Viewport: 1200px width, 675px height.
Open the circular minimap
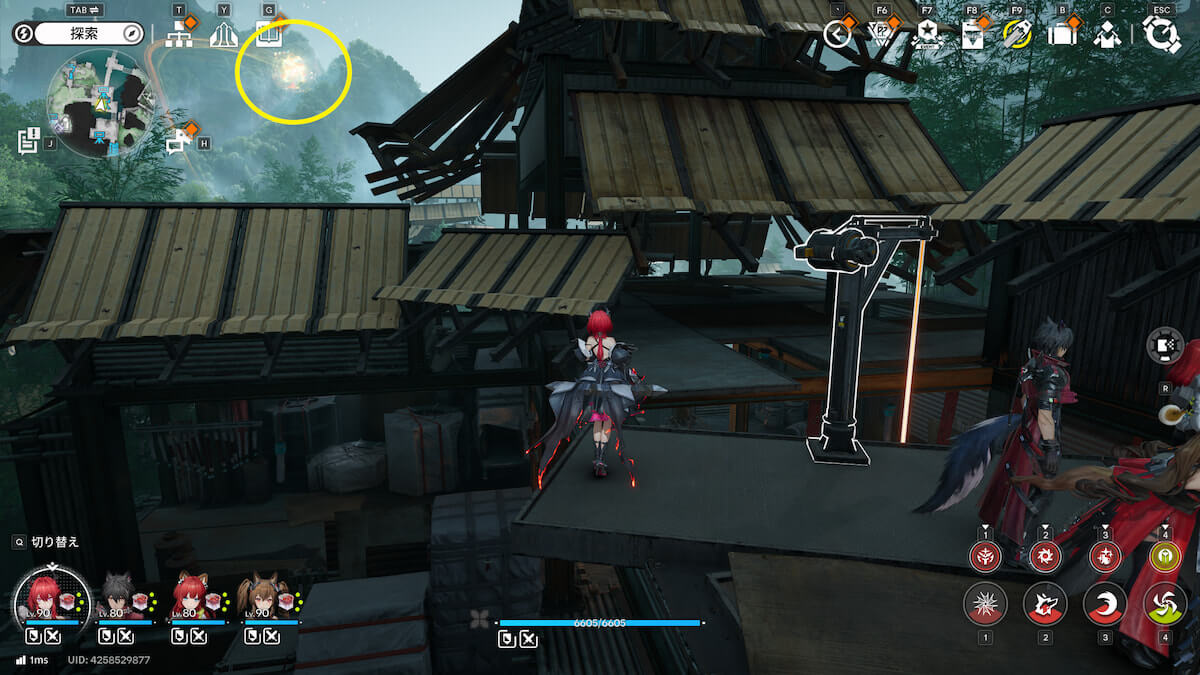[98, 103]
